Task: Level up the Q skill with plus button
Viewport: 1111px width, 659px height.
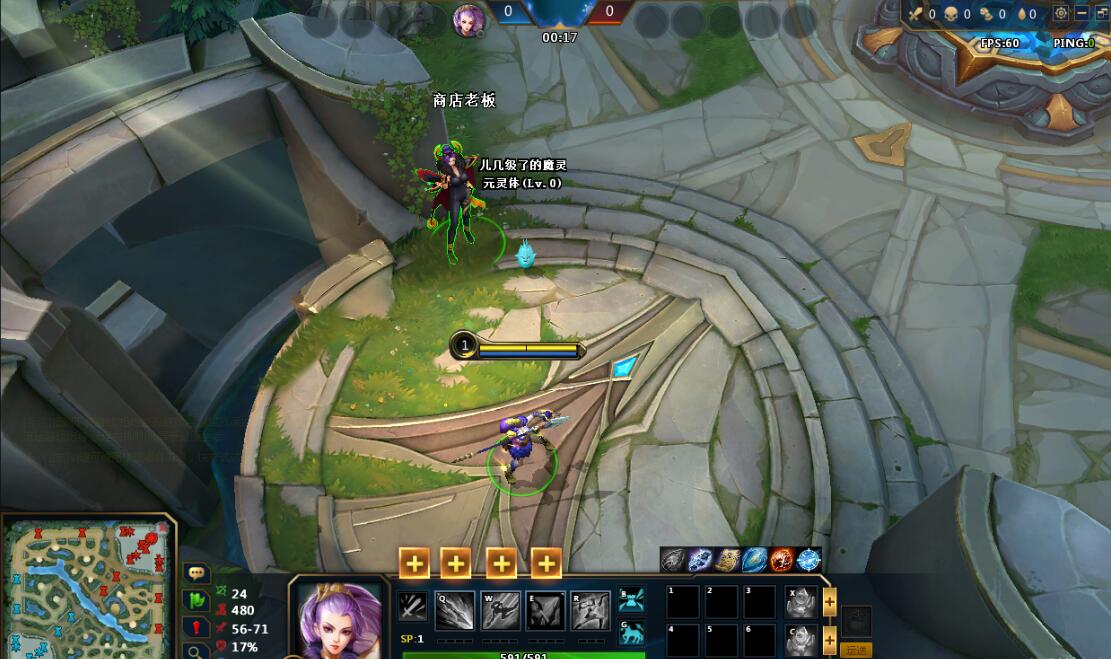Action: (x=414, y=564)
